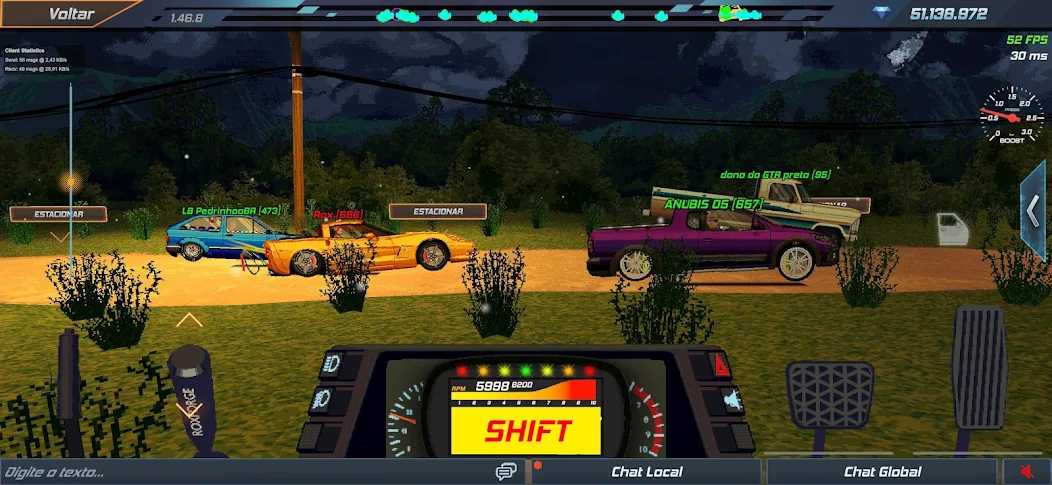Toggle the red muted speaker icon
1052x485 pixels.
click(1026, 472)
